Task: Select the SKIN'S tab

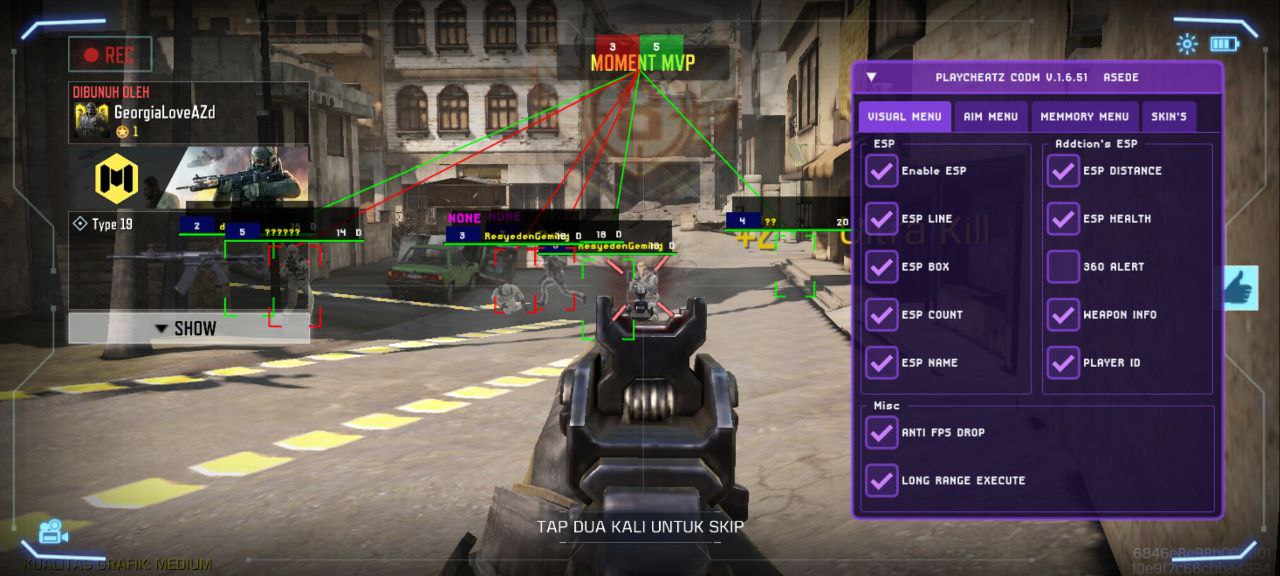Action: coord(1168,117)
